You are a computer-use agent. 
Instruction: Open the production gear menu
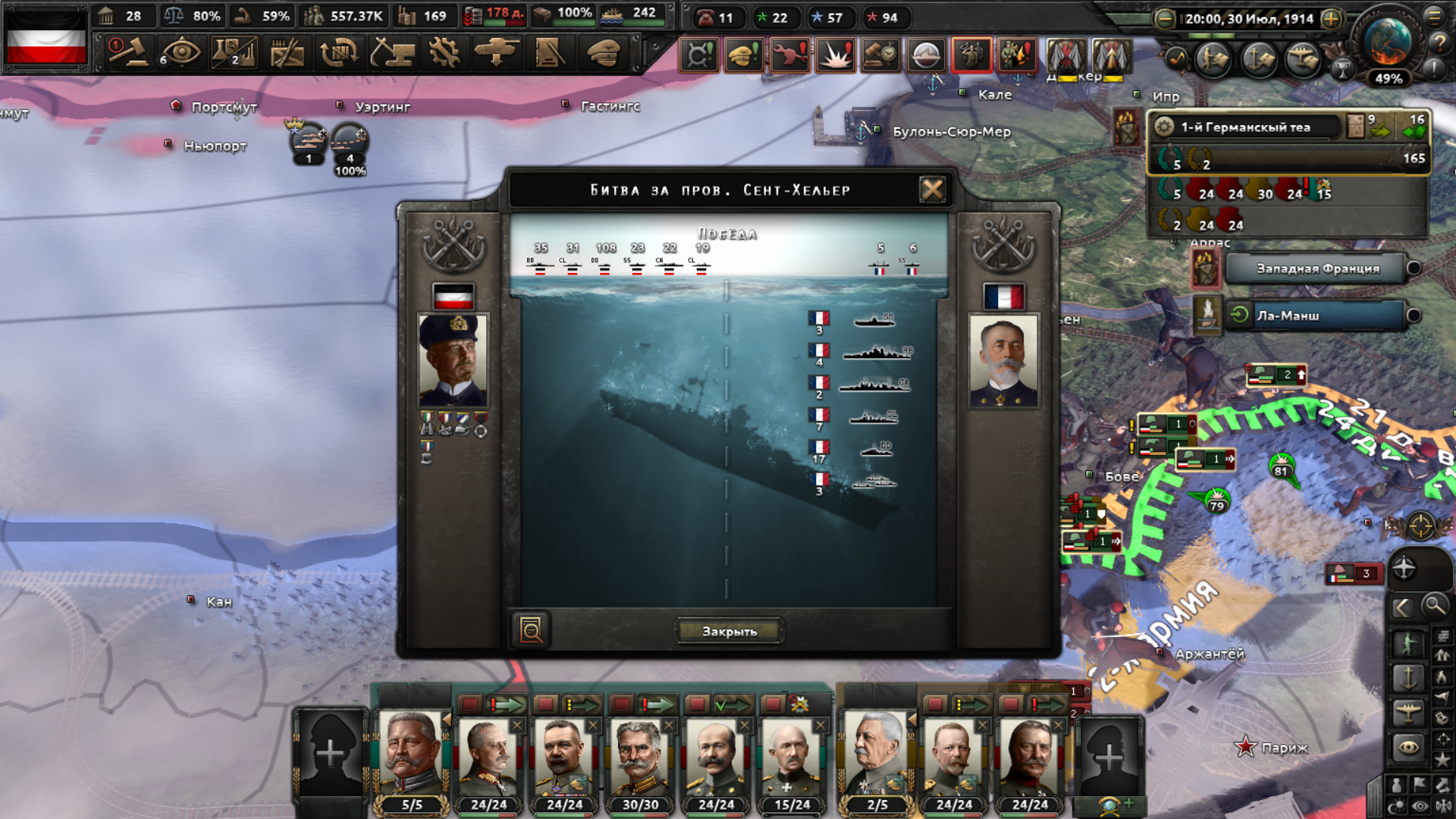tap(444, 53)
